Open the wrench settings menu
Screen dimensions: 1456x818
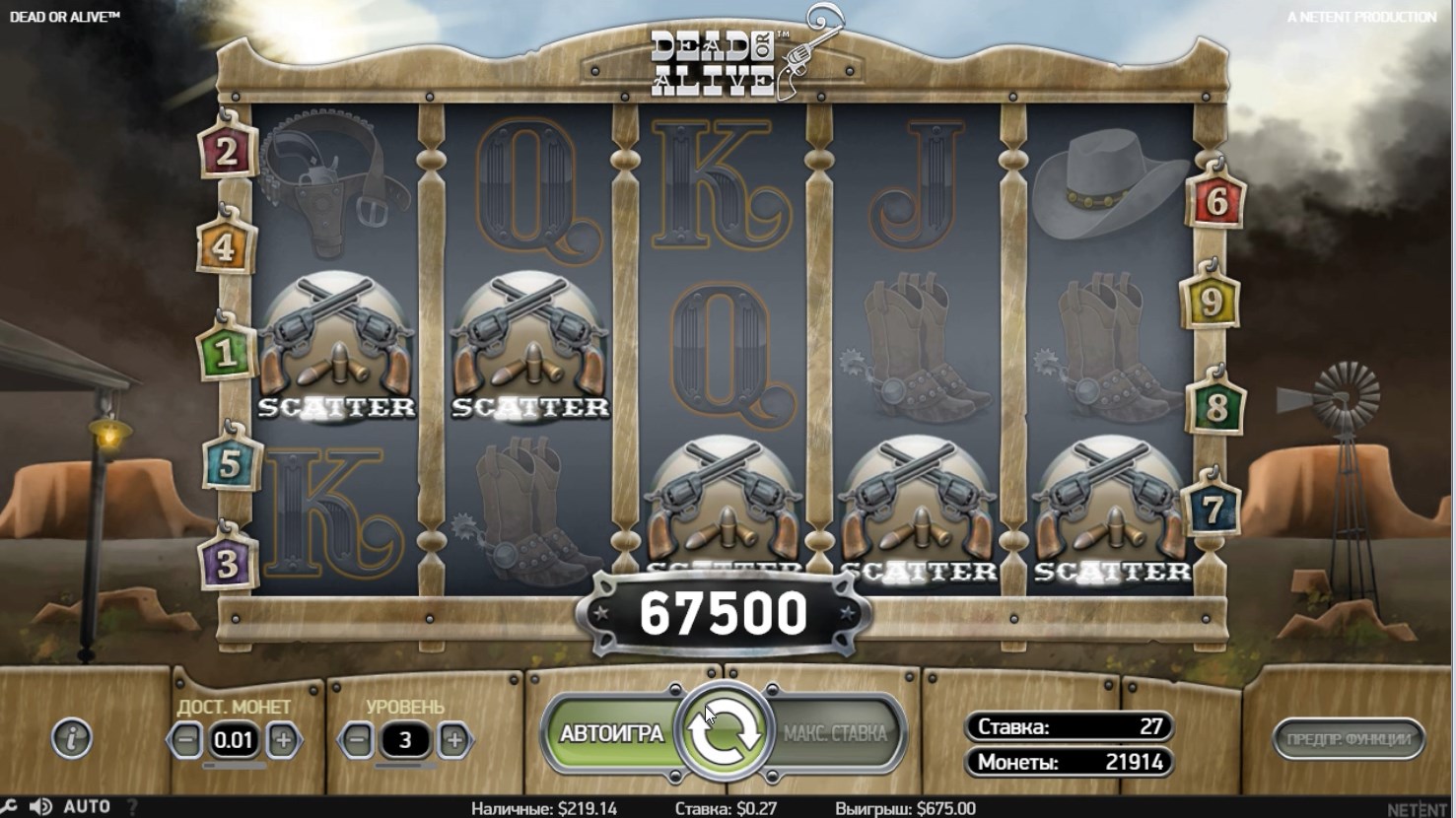8,807
